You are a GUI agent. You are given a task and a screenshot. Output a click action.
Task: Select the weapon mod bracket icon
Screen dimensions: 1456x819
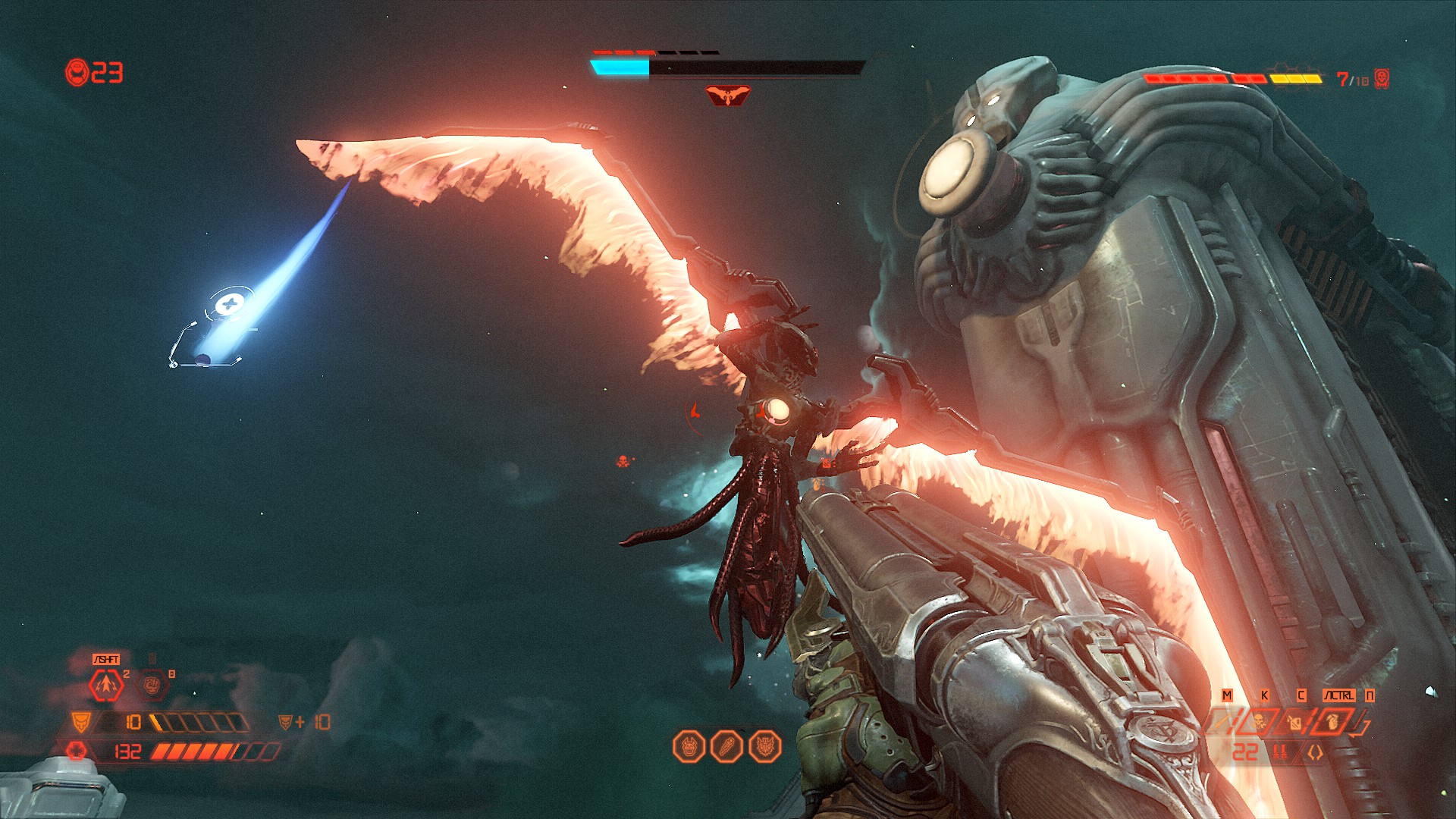(x=1315, y=752)
